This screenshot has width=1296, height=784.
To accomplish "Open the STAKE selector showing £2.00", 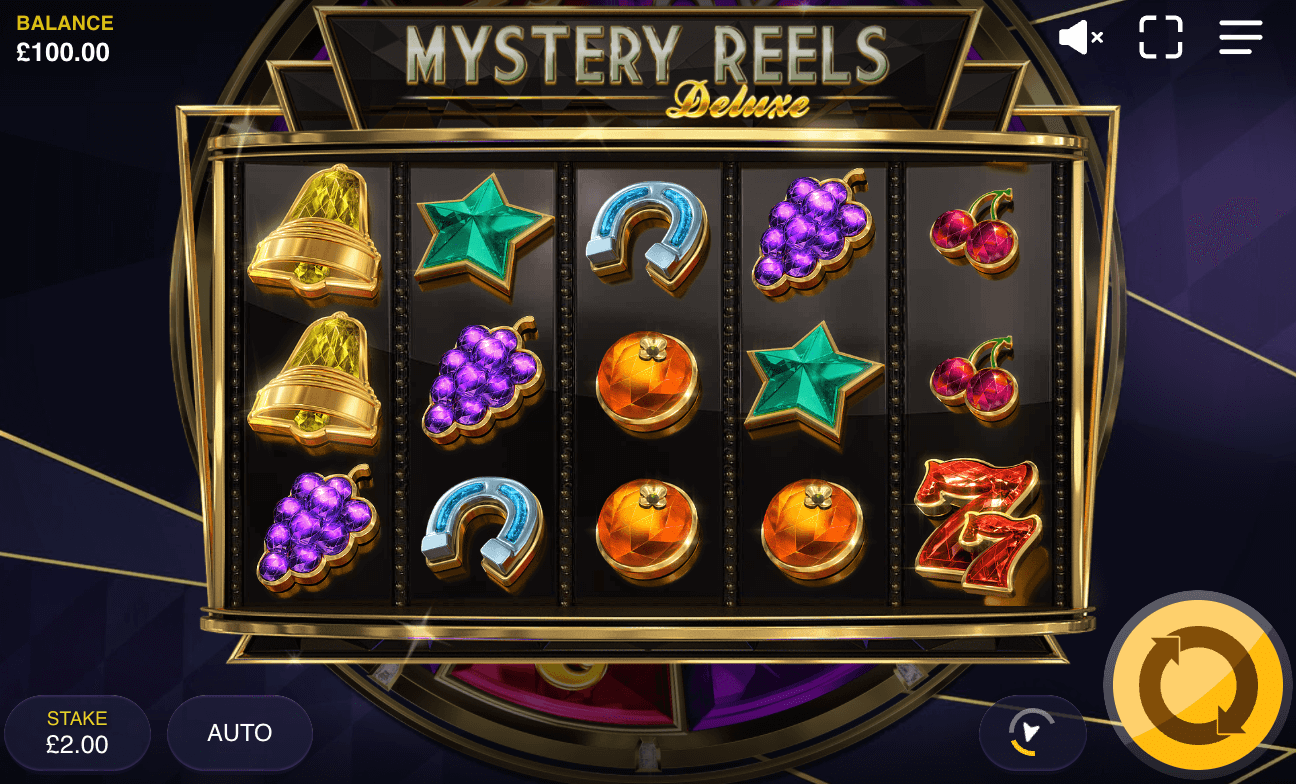I will [77, 733].
